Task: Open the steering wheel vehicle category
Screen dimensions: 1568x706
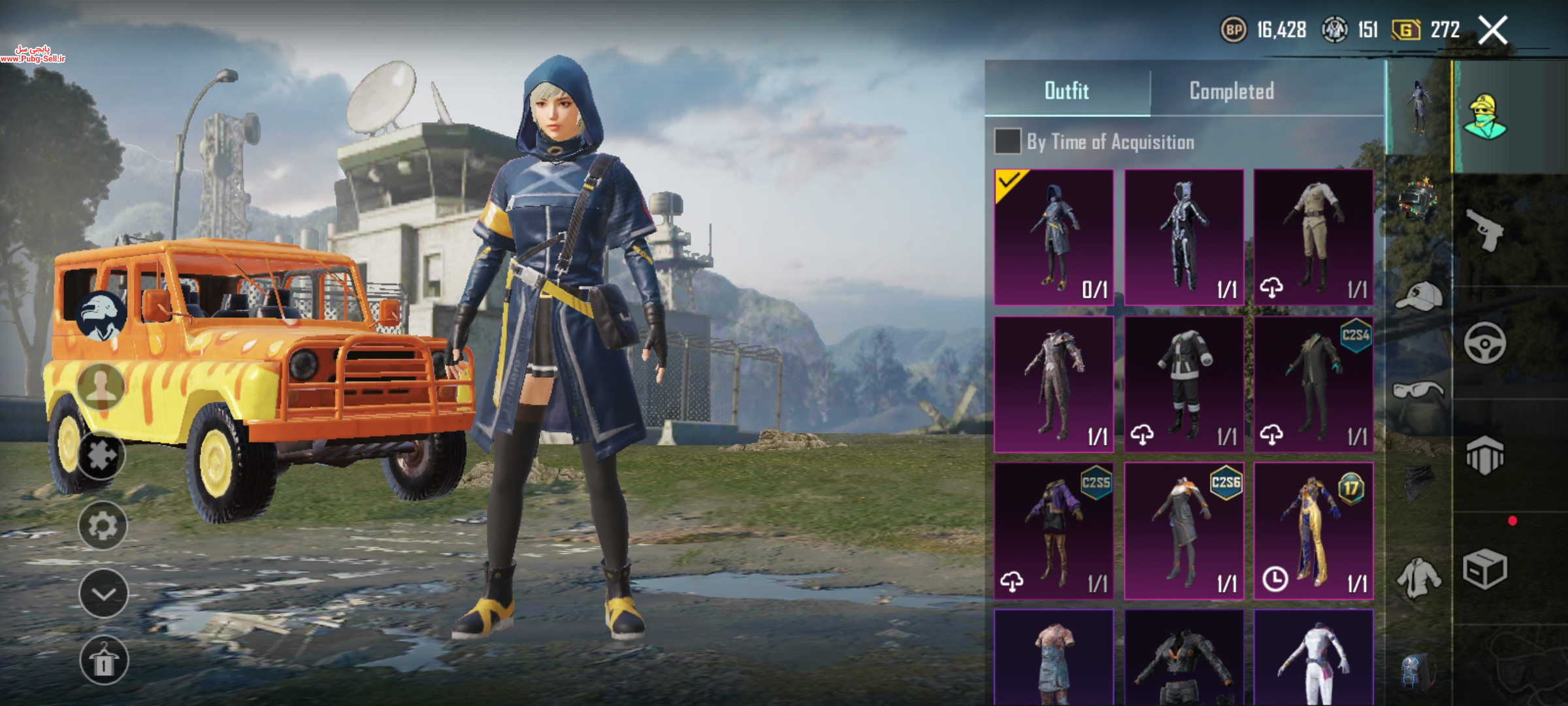Action: coord(1484,343)
